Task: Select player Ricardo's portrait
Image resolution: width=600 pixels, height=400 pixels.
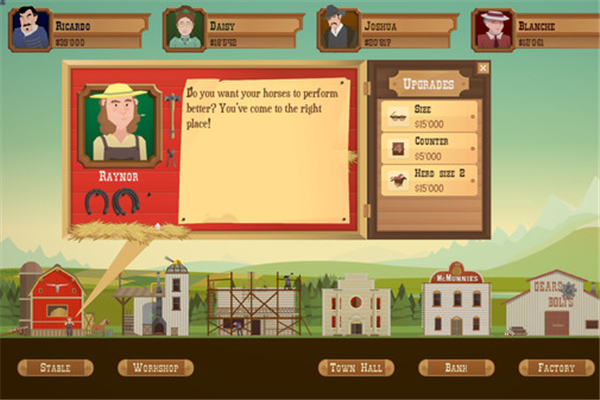Action: 30,29
